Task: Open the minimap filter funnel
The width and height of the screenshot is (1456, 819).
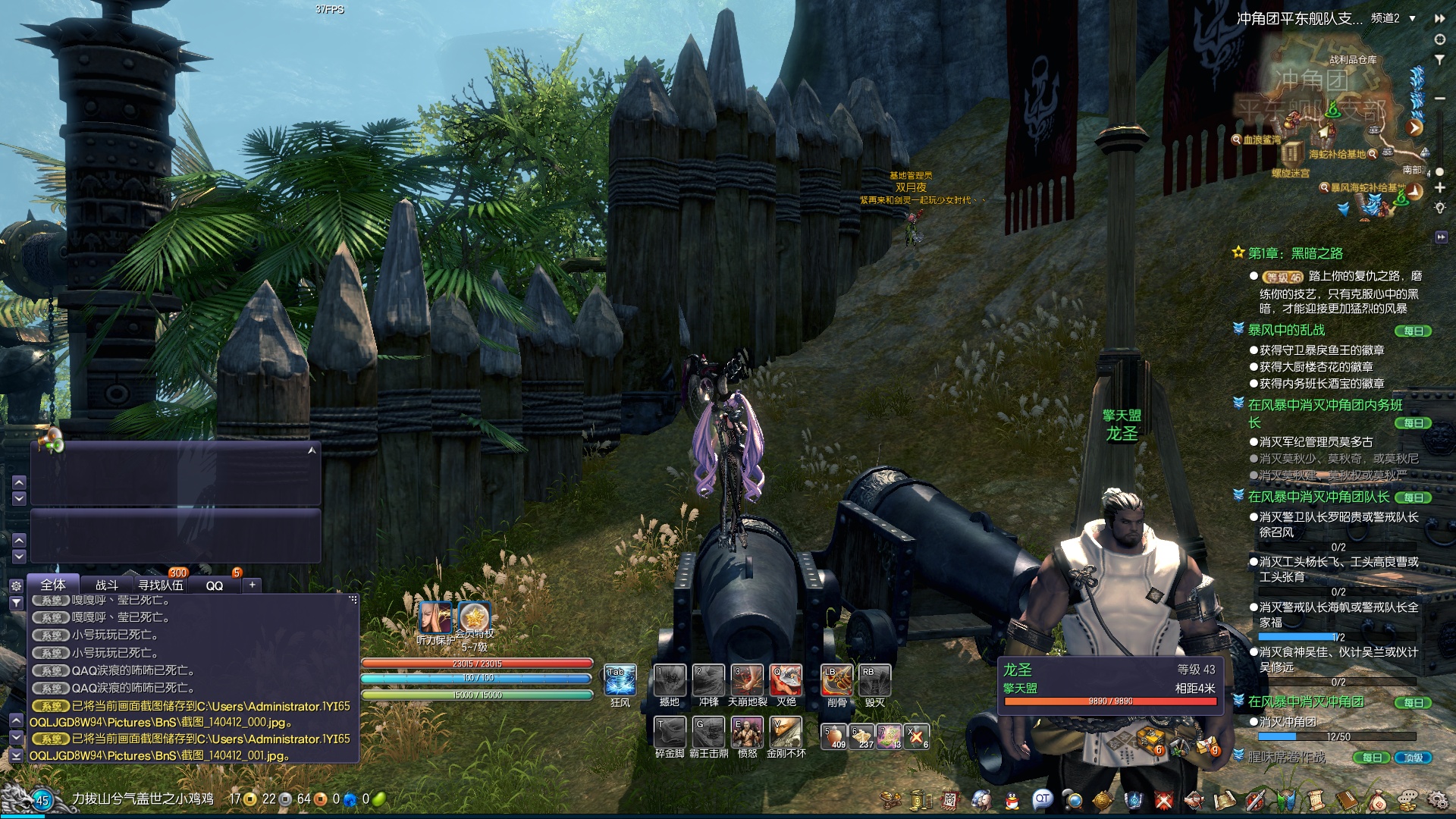Action: coord(1439,59)
